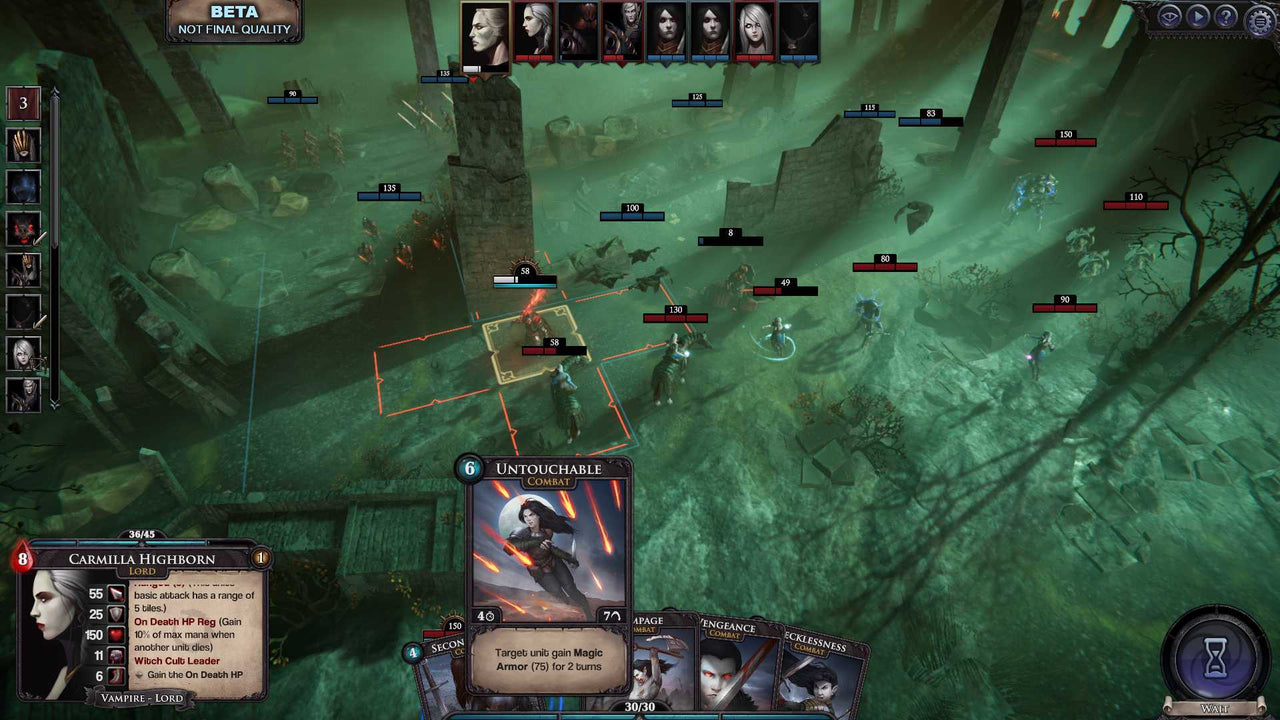This screenshot has width=1280, height=720.
Task: Select the turn counter badge showing 3
Action: [23, 103]
